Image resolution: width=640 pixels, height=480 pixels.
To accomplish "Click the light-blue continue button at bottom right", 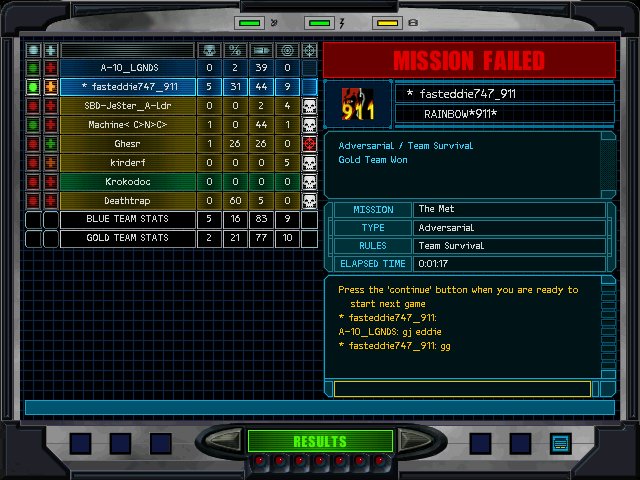I will [560, 442].
